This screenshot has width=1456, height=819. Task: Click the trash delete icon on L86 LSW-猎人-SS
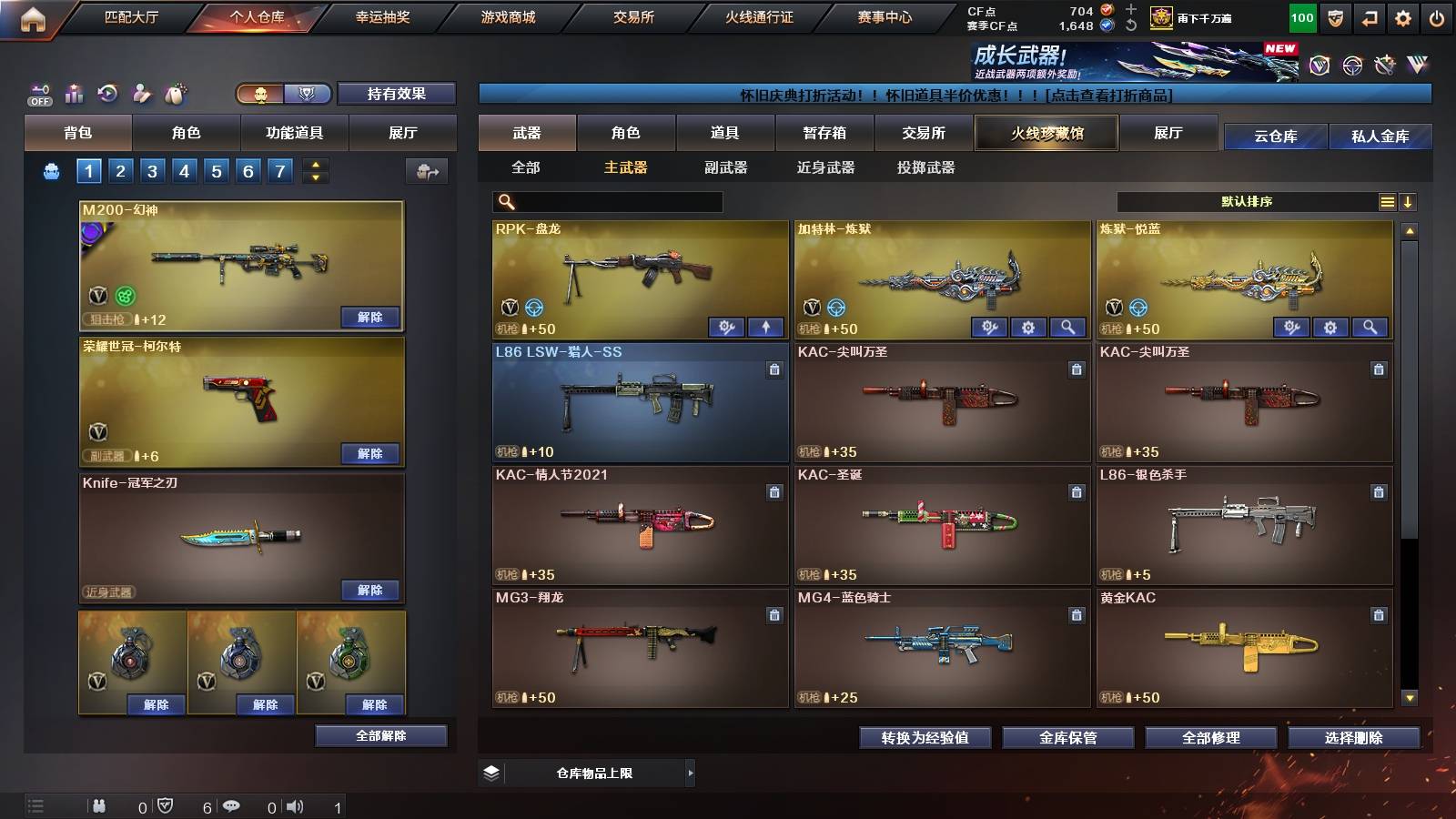pyautogui.click(x=774, y=368)
